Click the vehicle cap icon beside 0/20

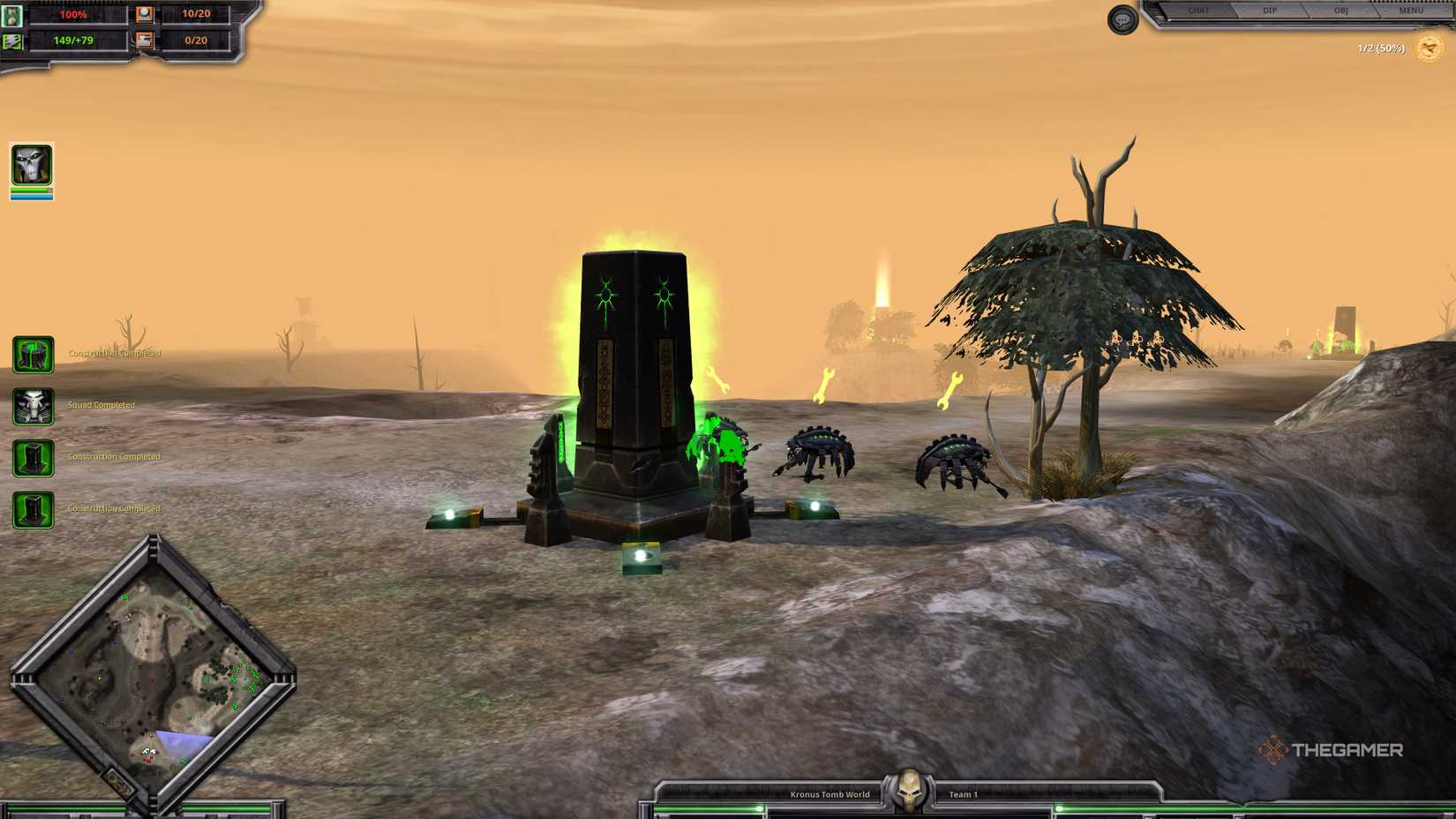(x=144, y=40)
